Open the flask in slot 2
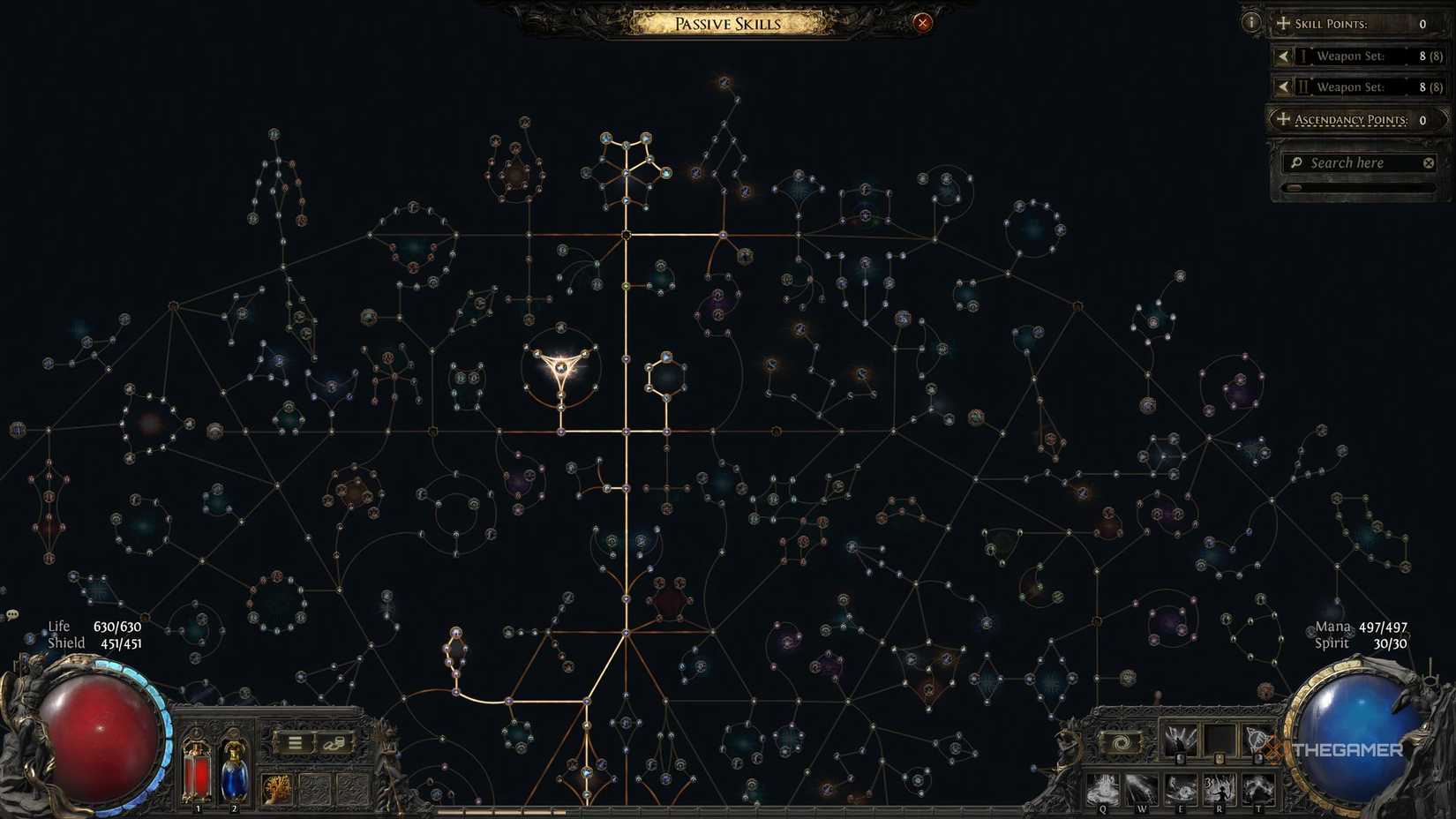Viewport: 1456px width, 819px height. (x=234, y=775)
